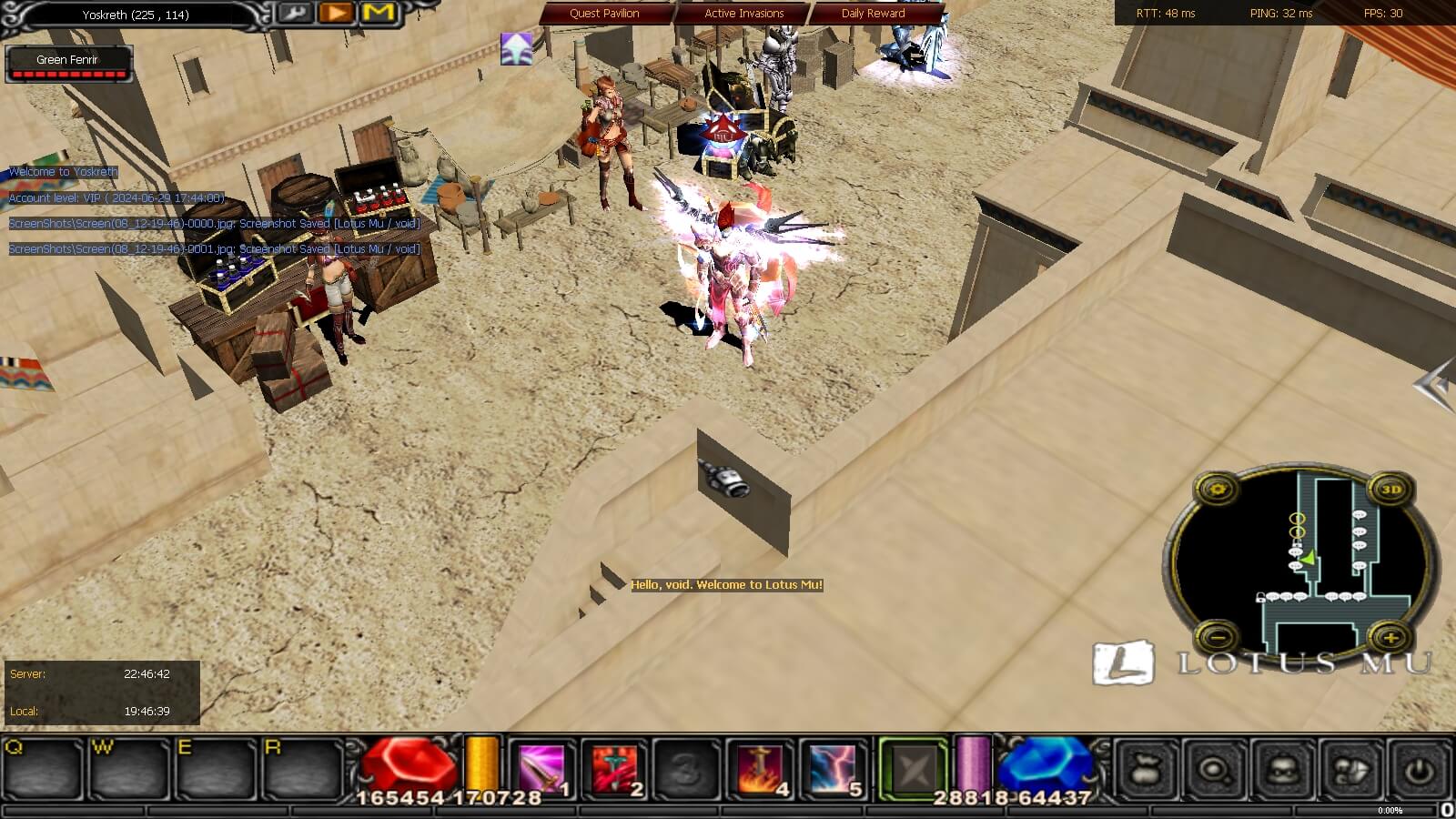Show the Active Invasions list
This screenshot has height=819, width=1456.
(x=743, y=14)
